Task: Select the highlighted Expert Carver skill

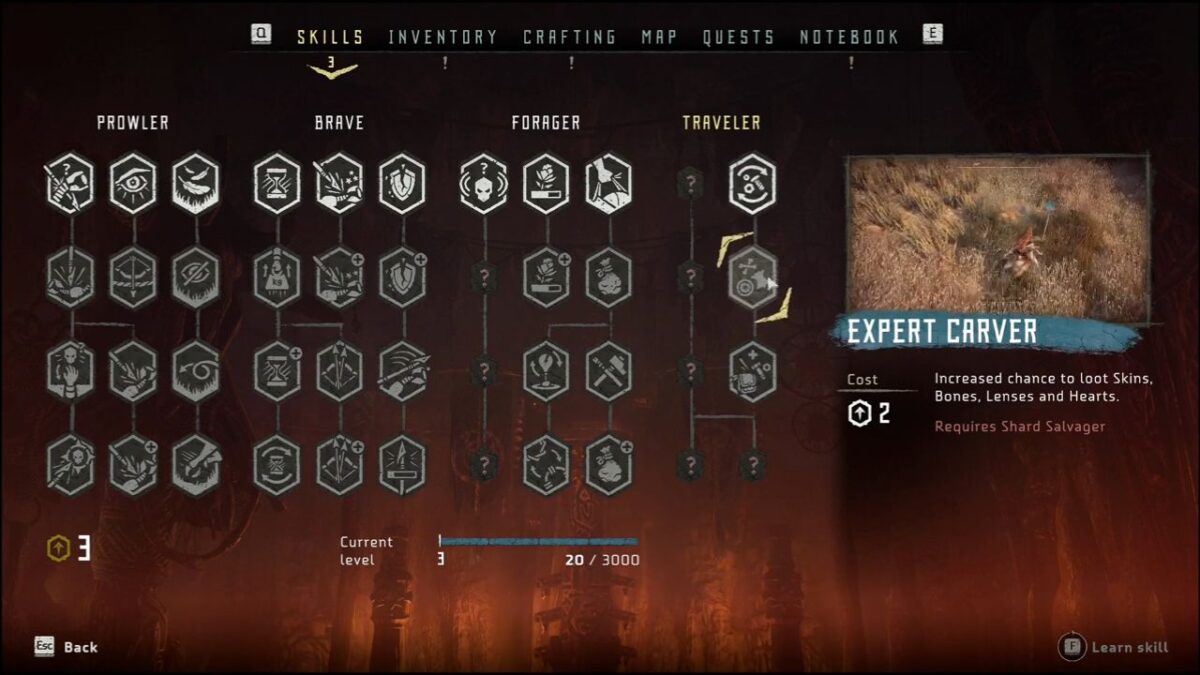Action: (x=752, y=277)
